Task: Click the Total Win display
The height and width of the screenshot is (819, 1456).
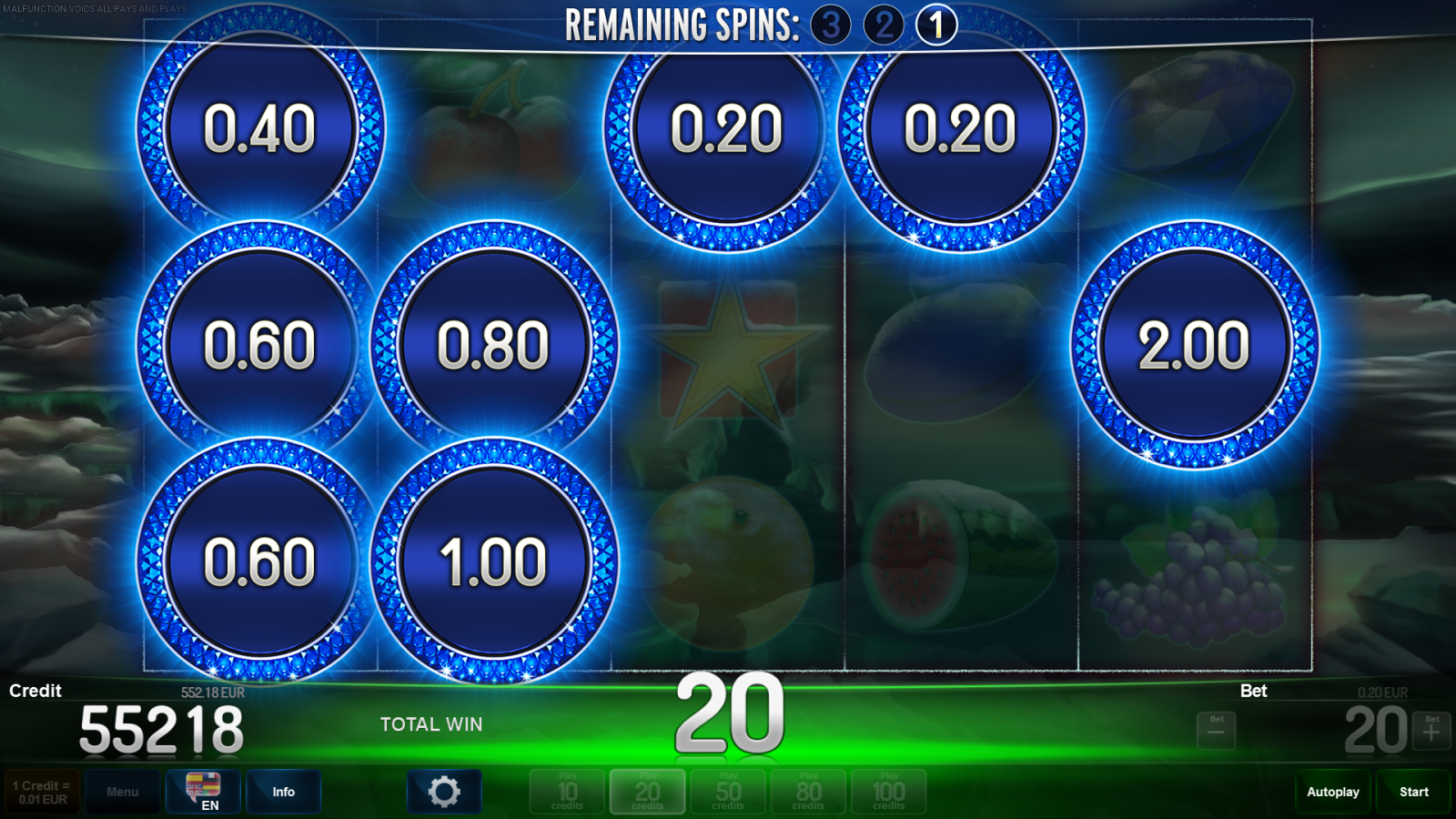Action: point(433,724)
